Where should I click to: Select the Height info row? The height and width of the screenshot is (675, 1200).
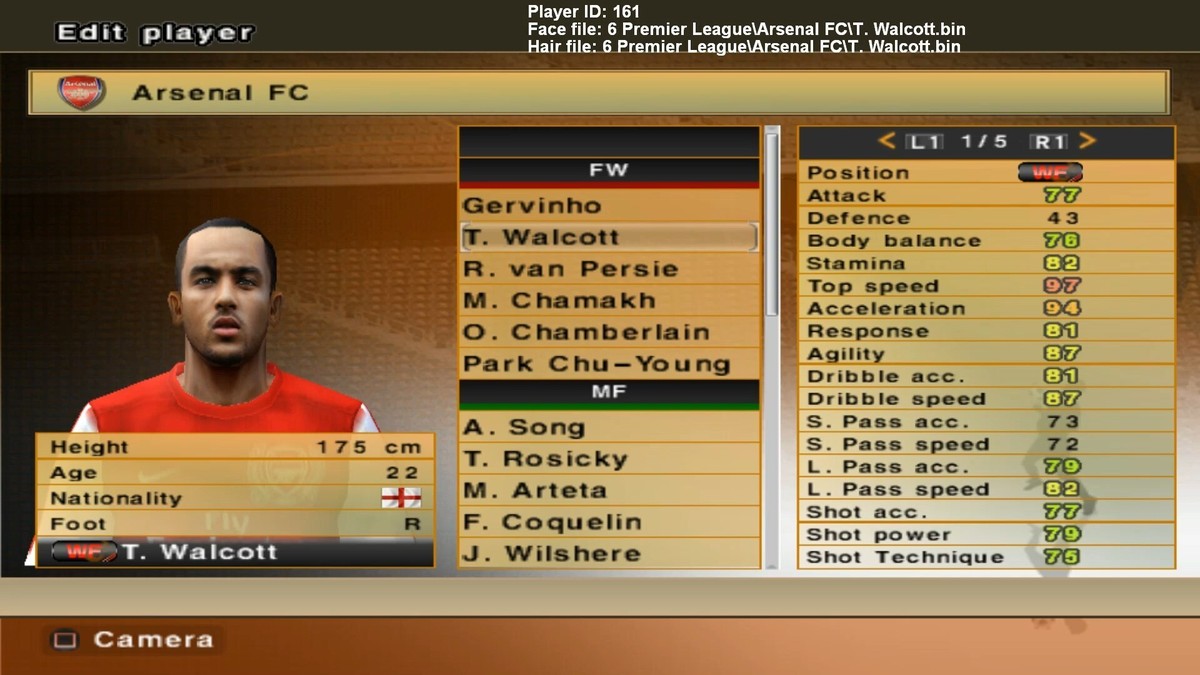[x=235, y=447]
